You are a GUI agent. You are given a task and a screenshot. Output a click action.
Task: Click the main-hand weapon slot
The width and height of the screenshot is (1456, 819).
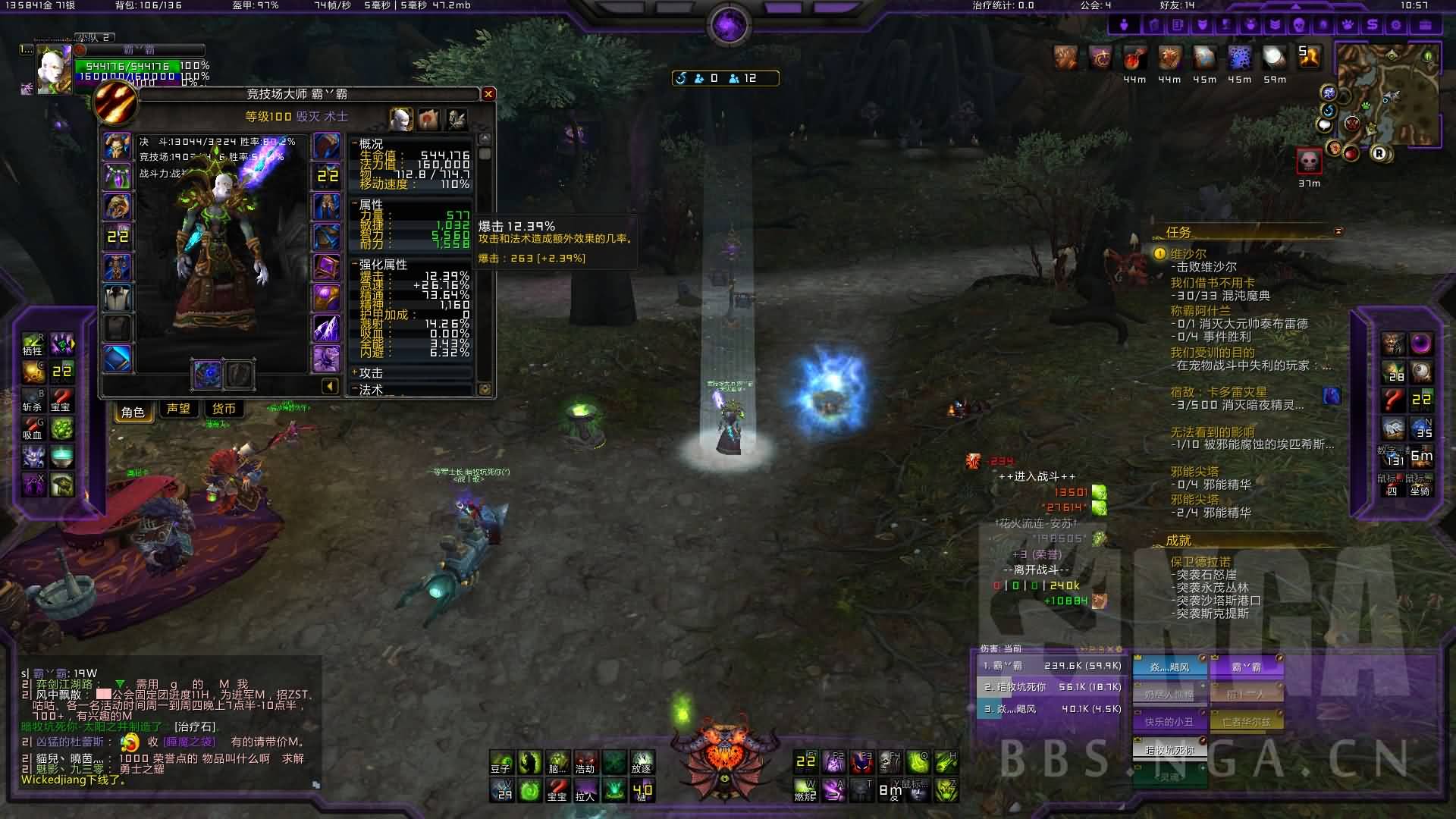[207, 374]
